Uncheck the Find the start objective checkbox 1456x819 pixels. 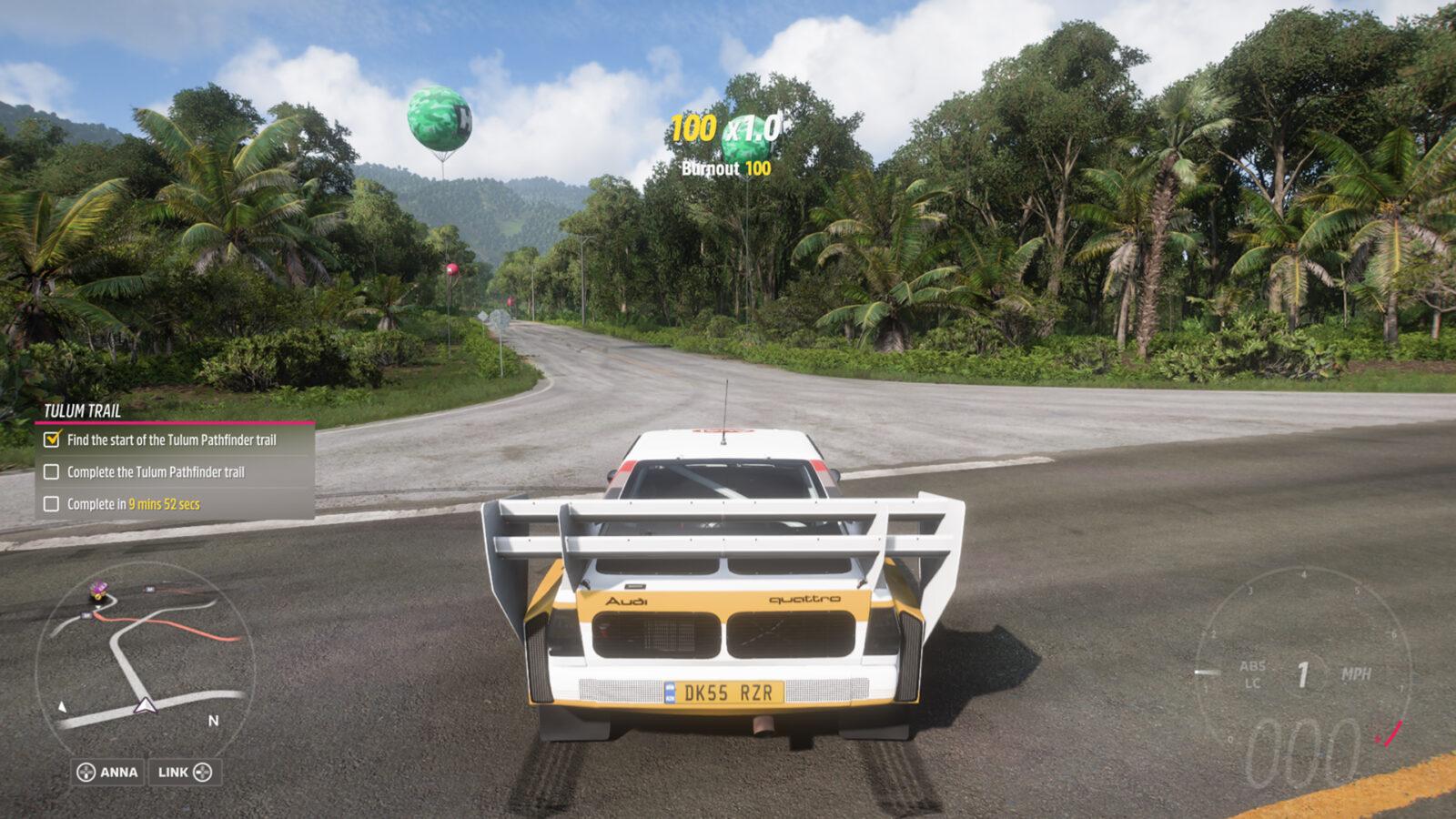coord(51,440)
